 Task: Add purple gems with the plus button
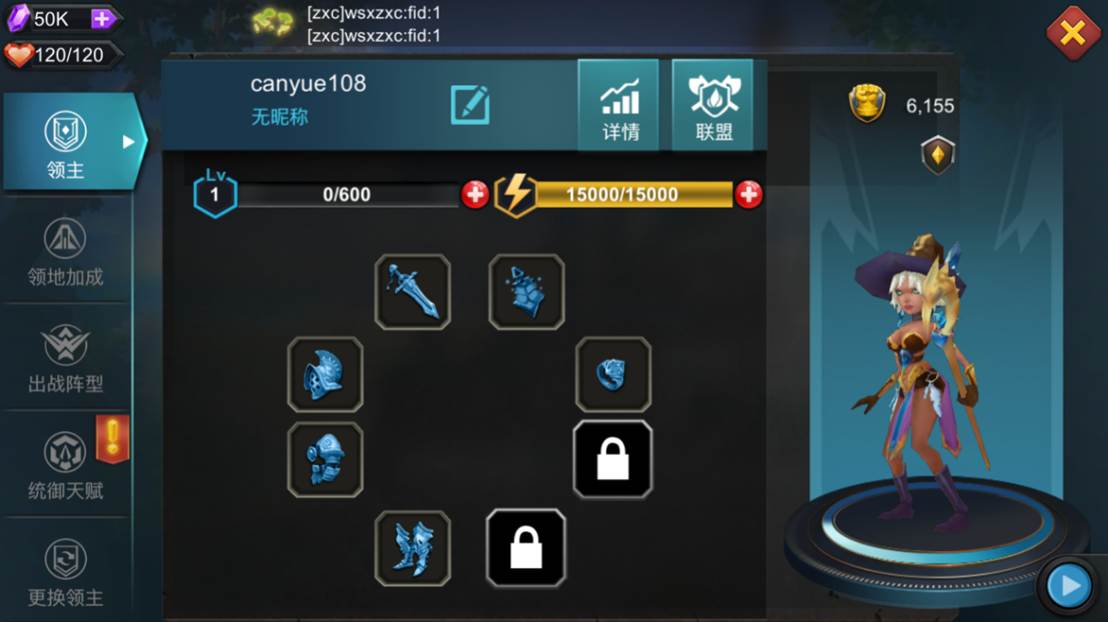click(103, 18)
